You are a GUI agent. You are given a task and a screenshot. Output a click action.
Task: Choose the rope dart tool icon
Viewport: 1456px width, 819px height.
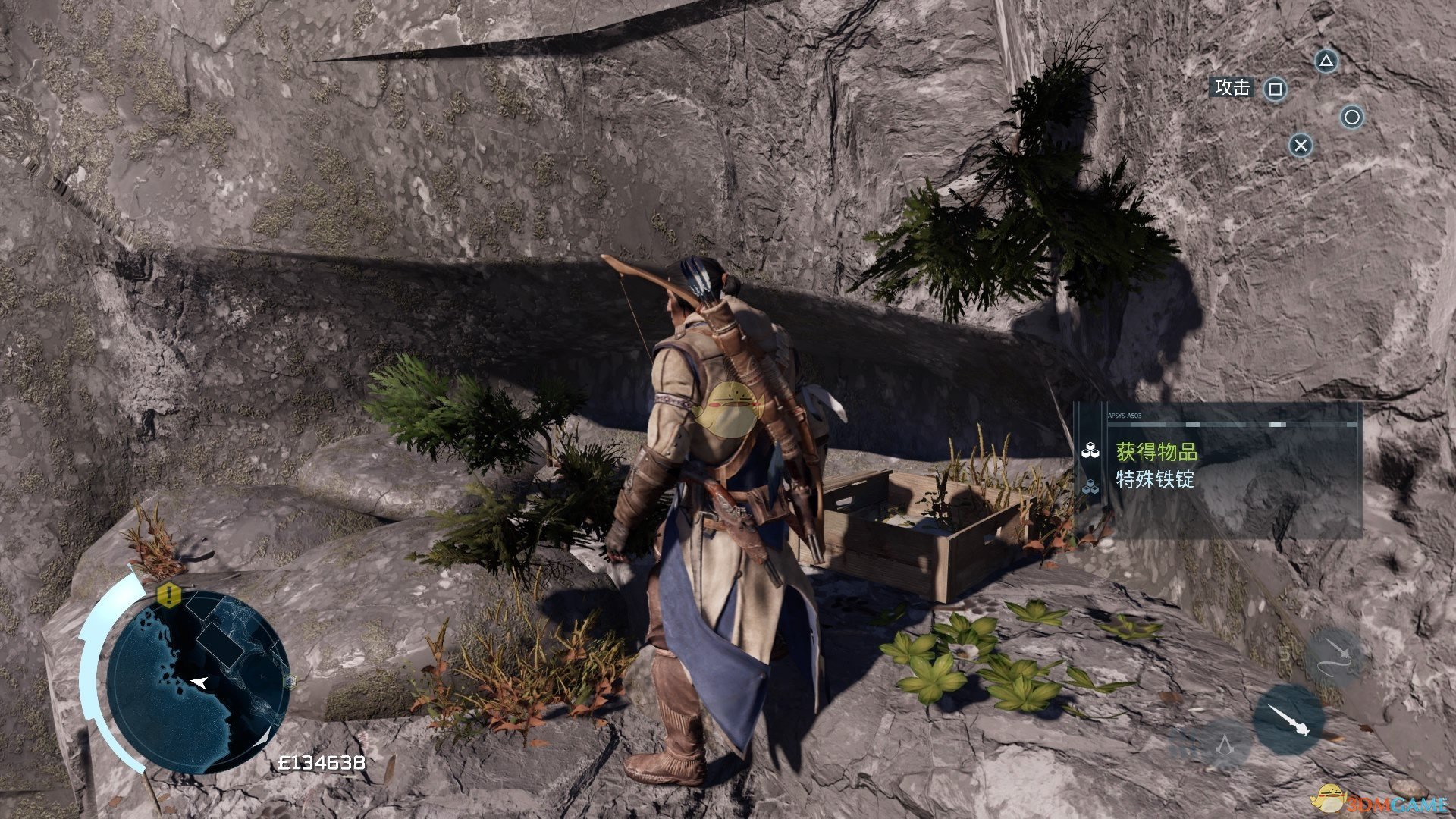1335,656
